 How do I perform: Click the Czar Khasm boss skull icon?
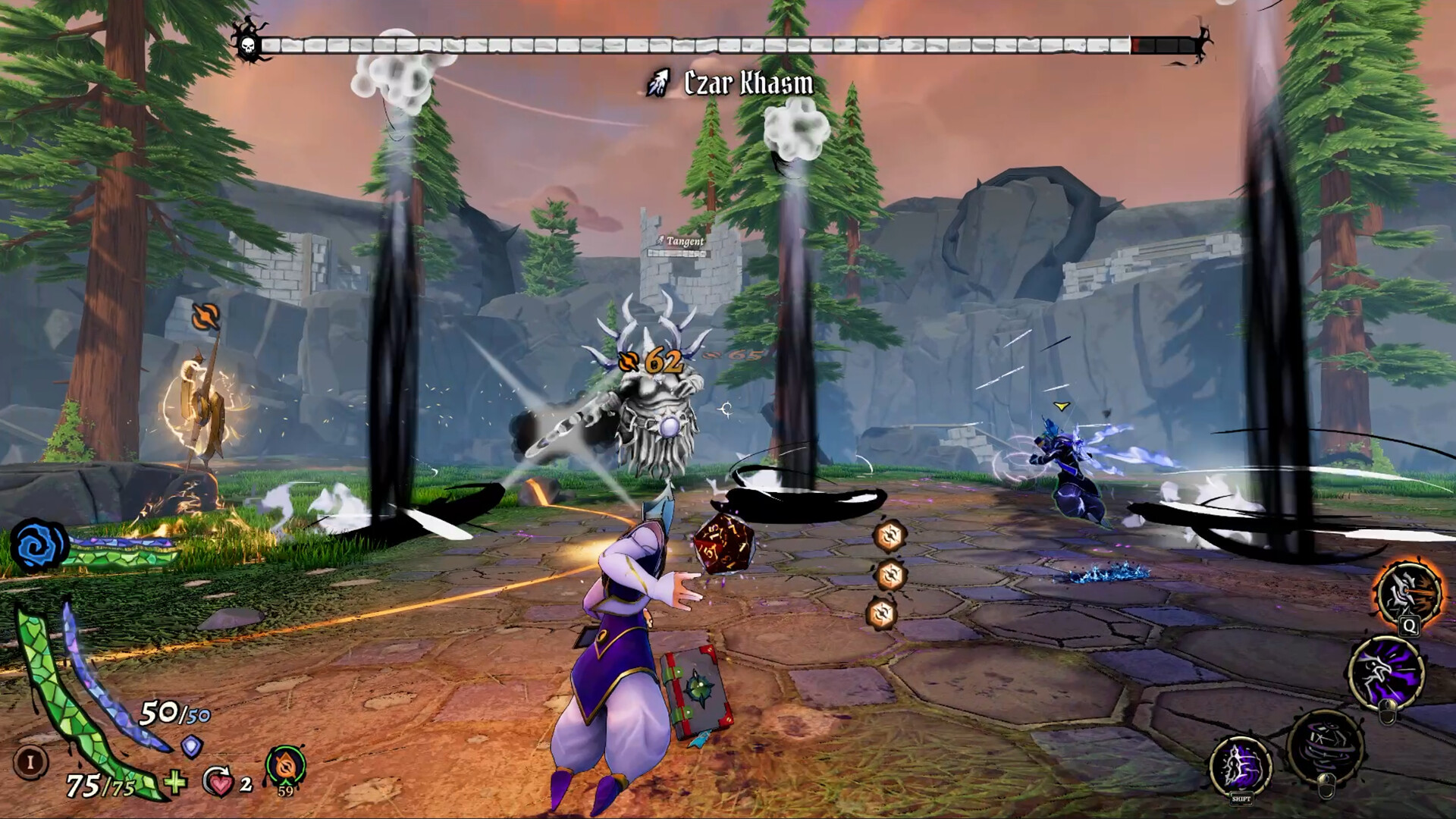tap(247, 45)
